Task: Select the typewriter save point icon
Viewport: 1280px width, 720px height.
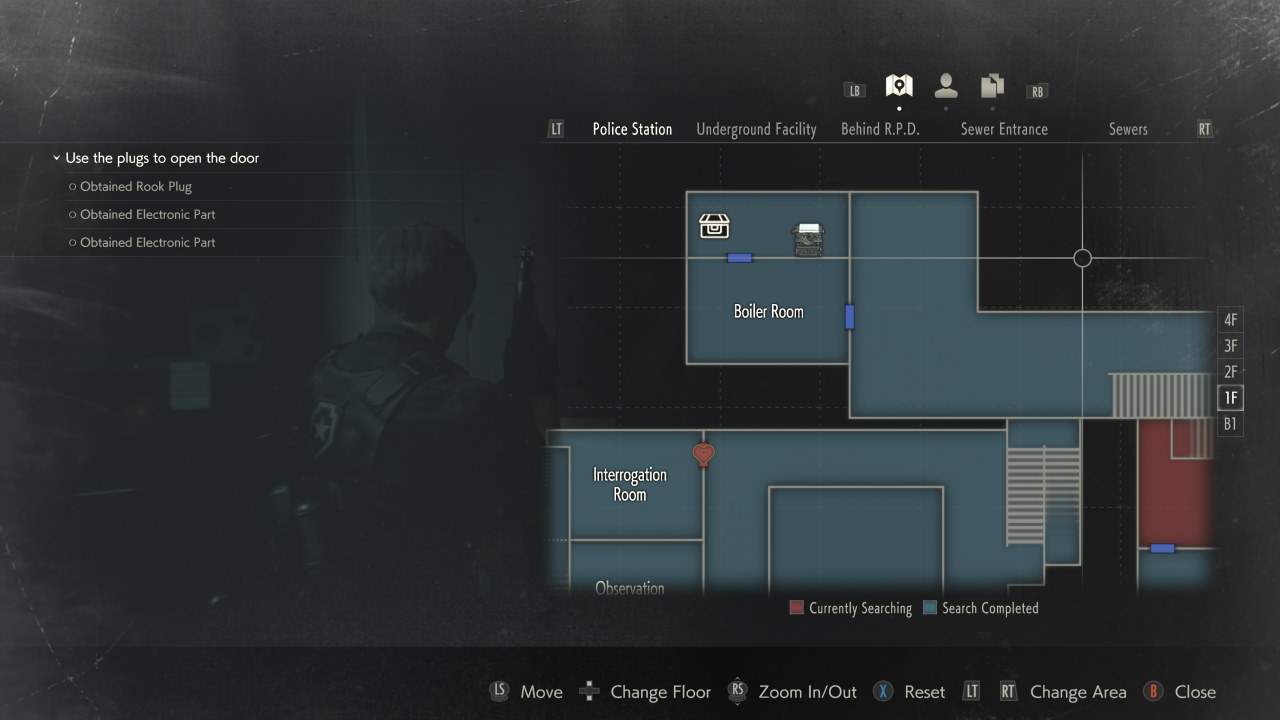Action: pyautogui.click(x=807, y=237)
